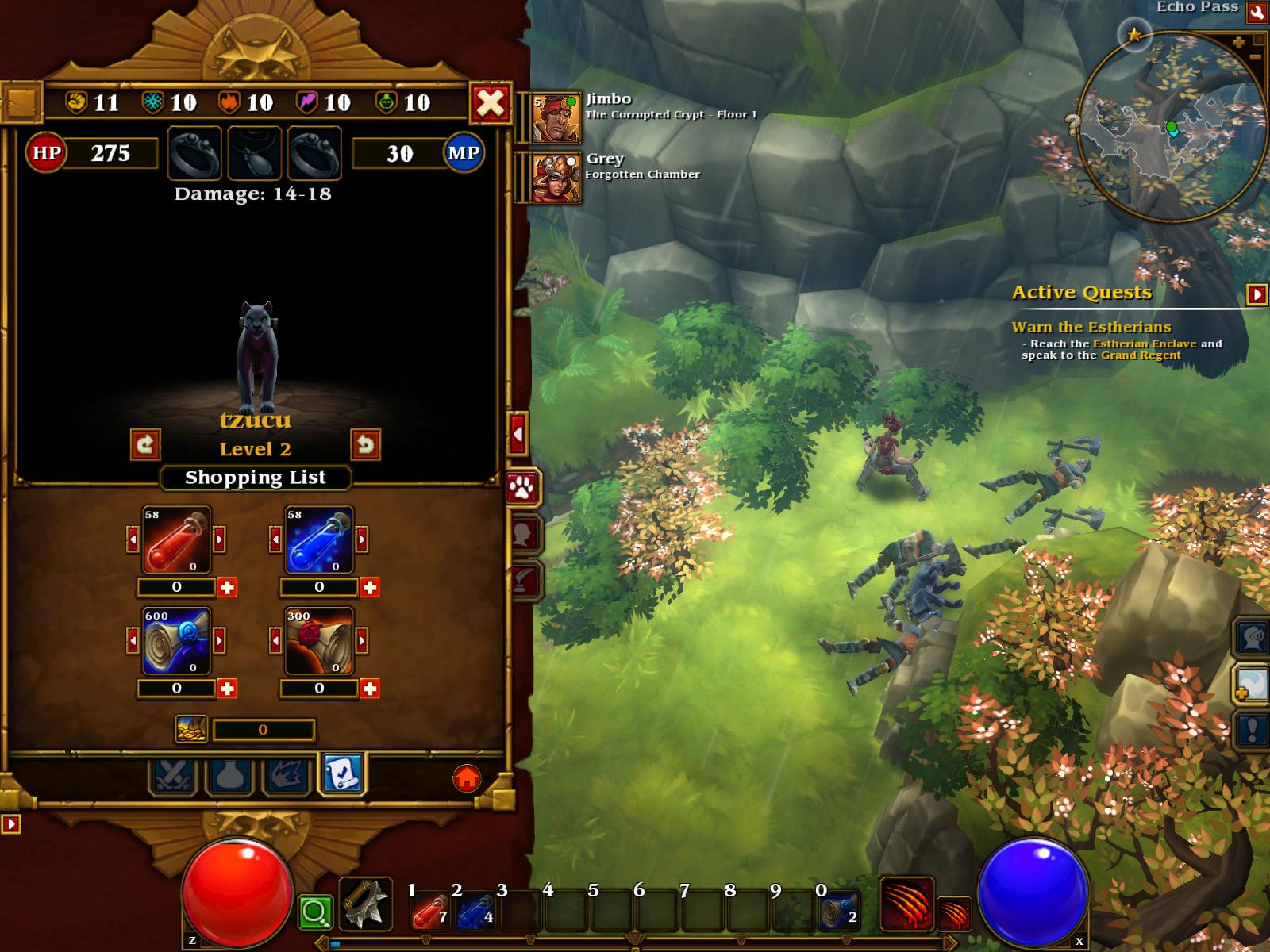Collapse the Active Quests tracker arrow

click(x=1257, y=294)
